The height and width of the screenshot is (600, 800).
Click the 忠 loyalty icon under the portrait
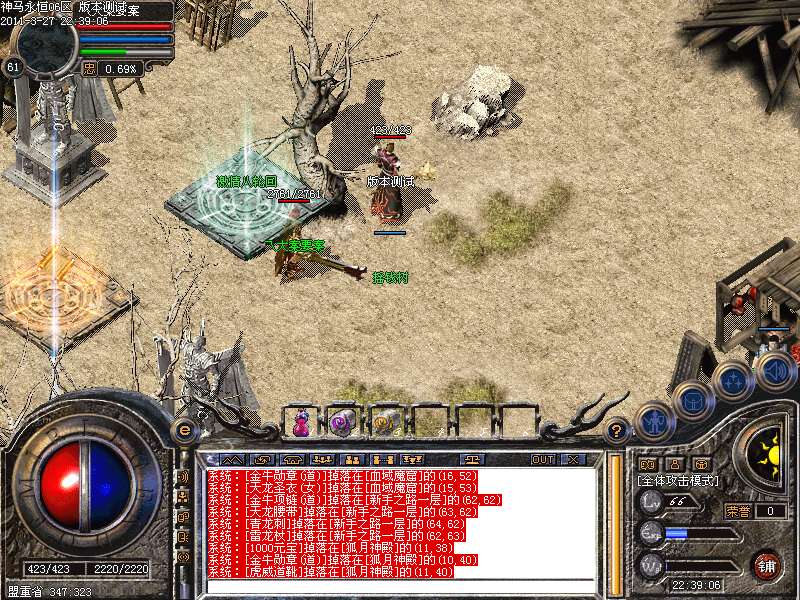coord(90,69)
